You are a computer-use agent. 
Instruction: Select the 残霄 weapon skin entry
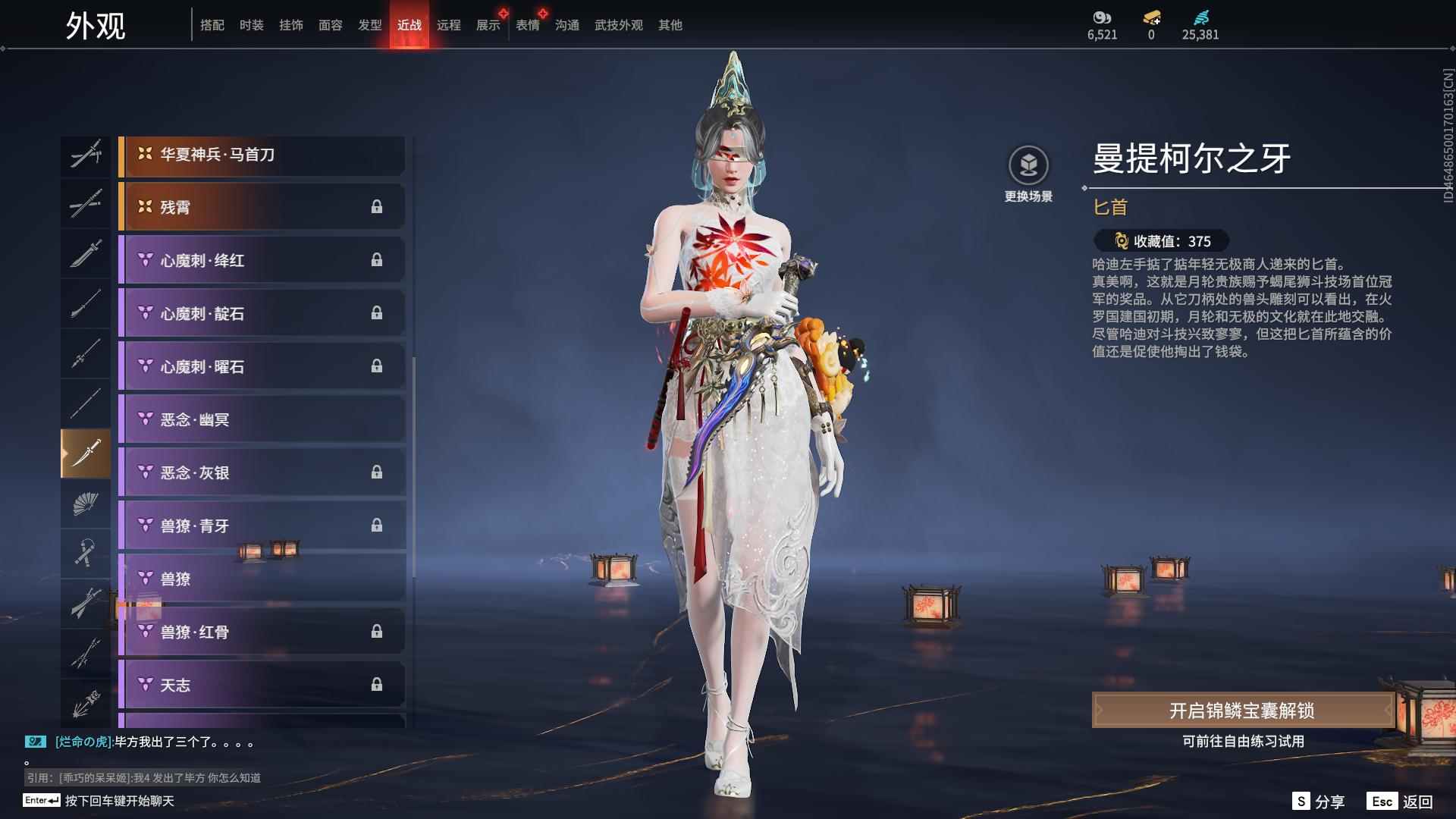pos(262,206)
